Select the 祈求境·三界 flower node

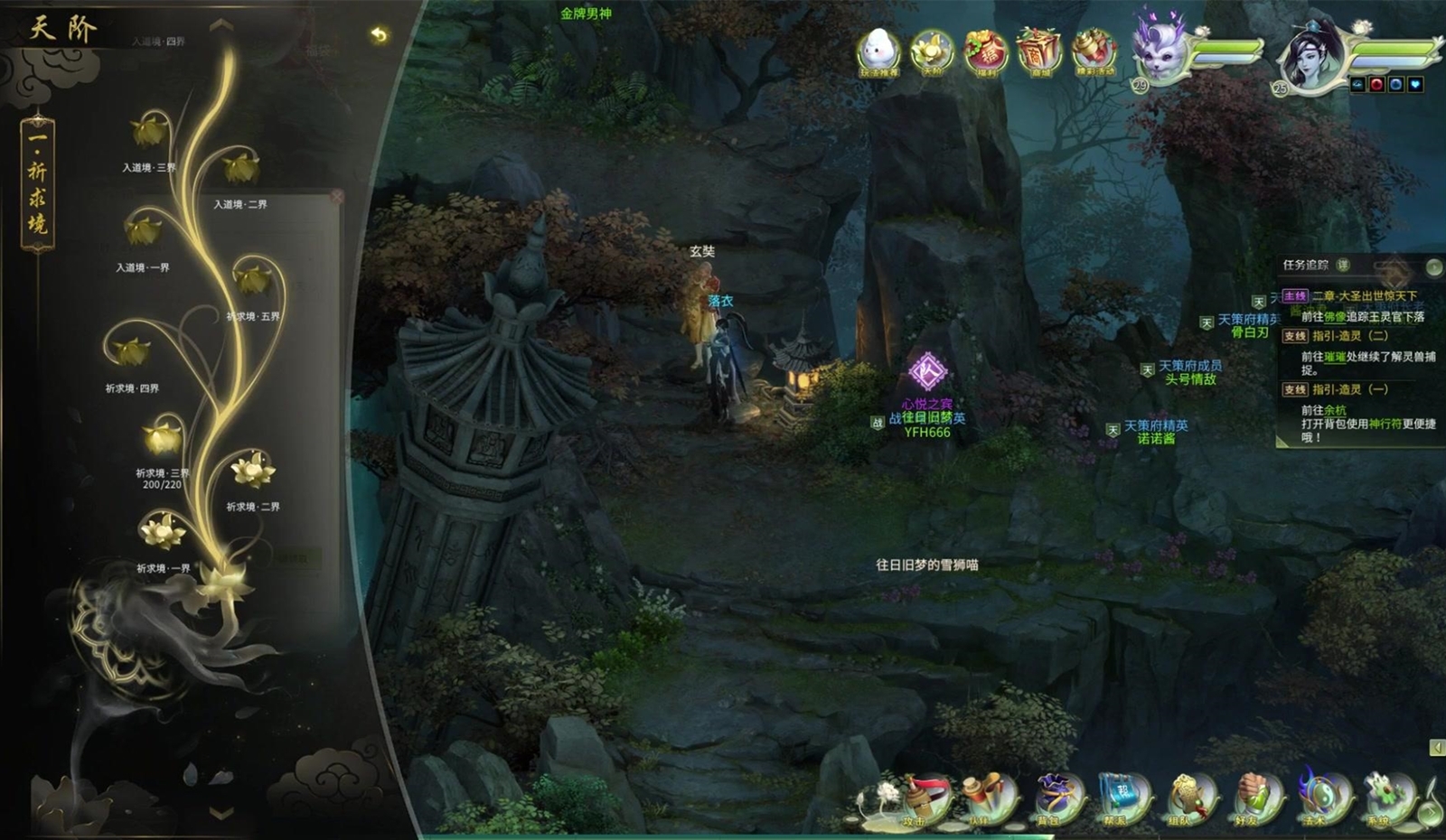[164, 440]
